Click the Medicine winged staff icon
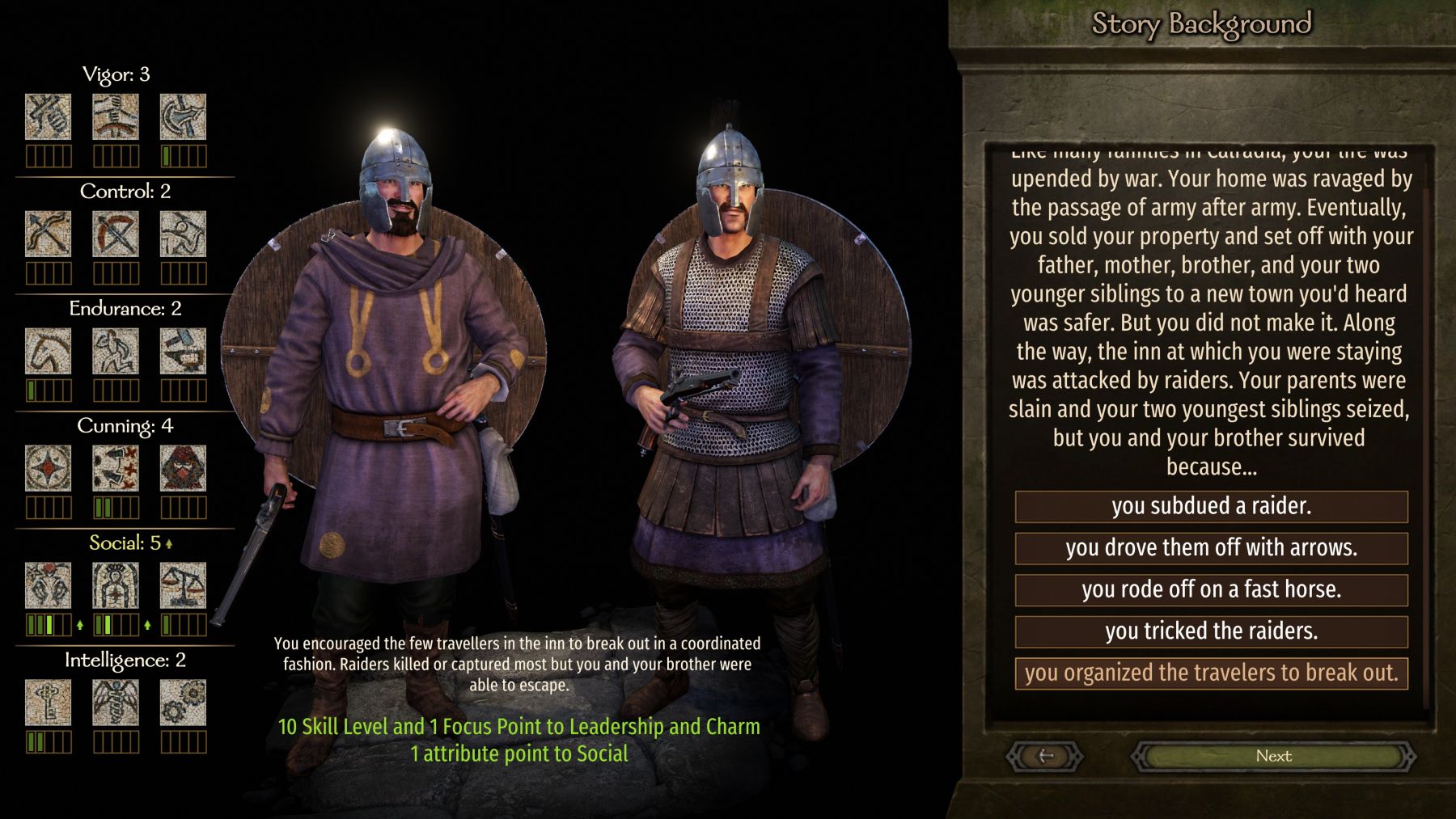Screen dimensions: 1456x819 point(116,703)
